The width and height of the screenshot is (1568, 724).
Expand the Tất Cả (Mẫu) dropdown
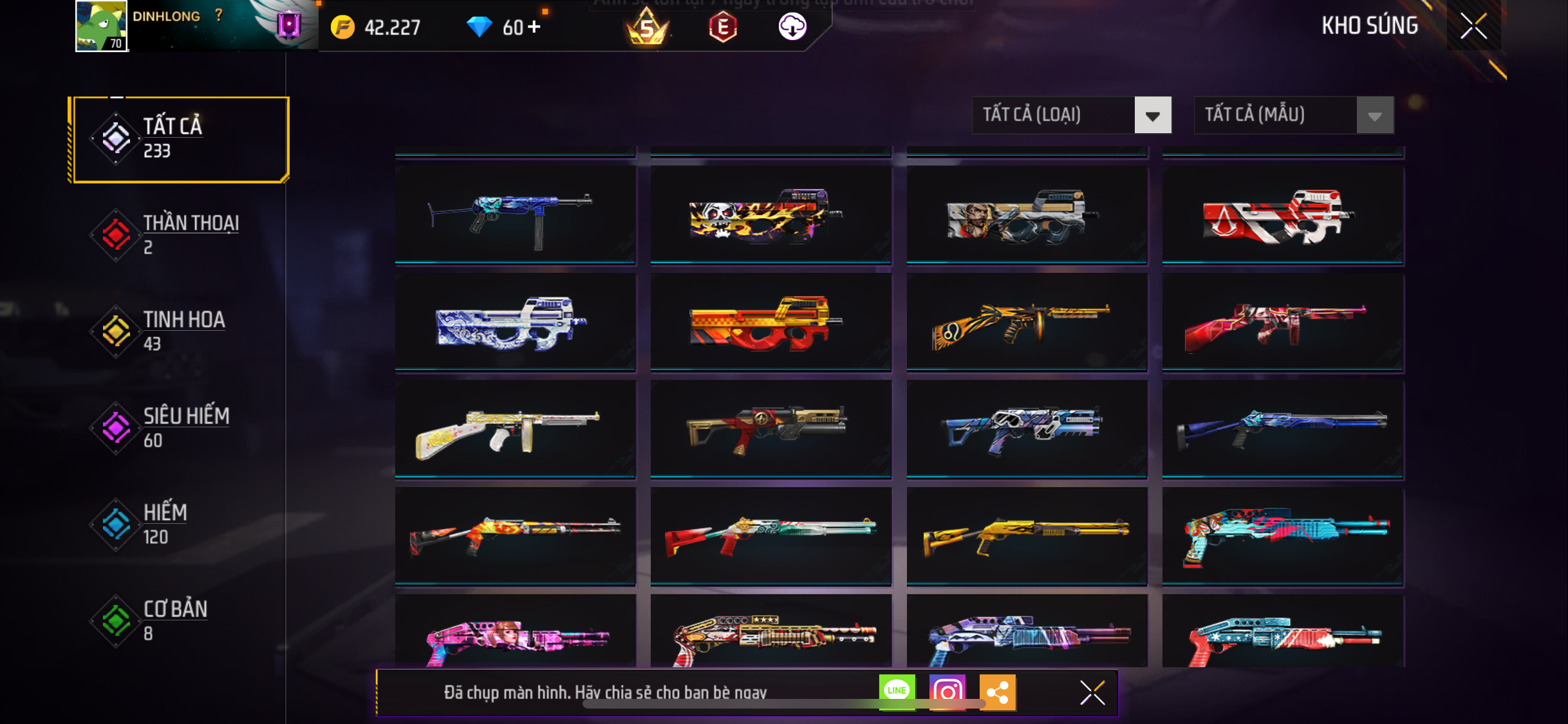click(1293, 115)
